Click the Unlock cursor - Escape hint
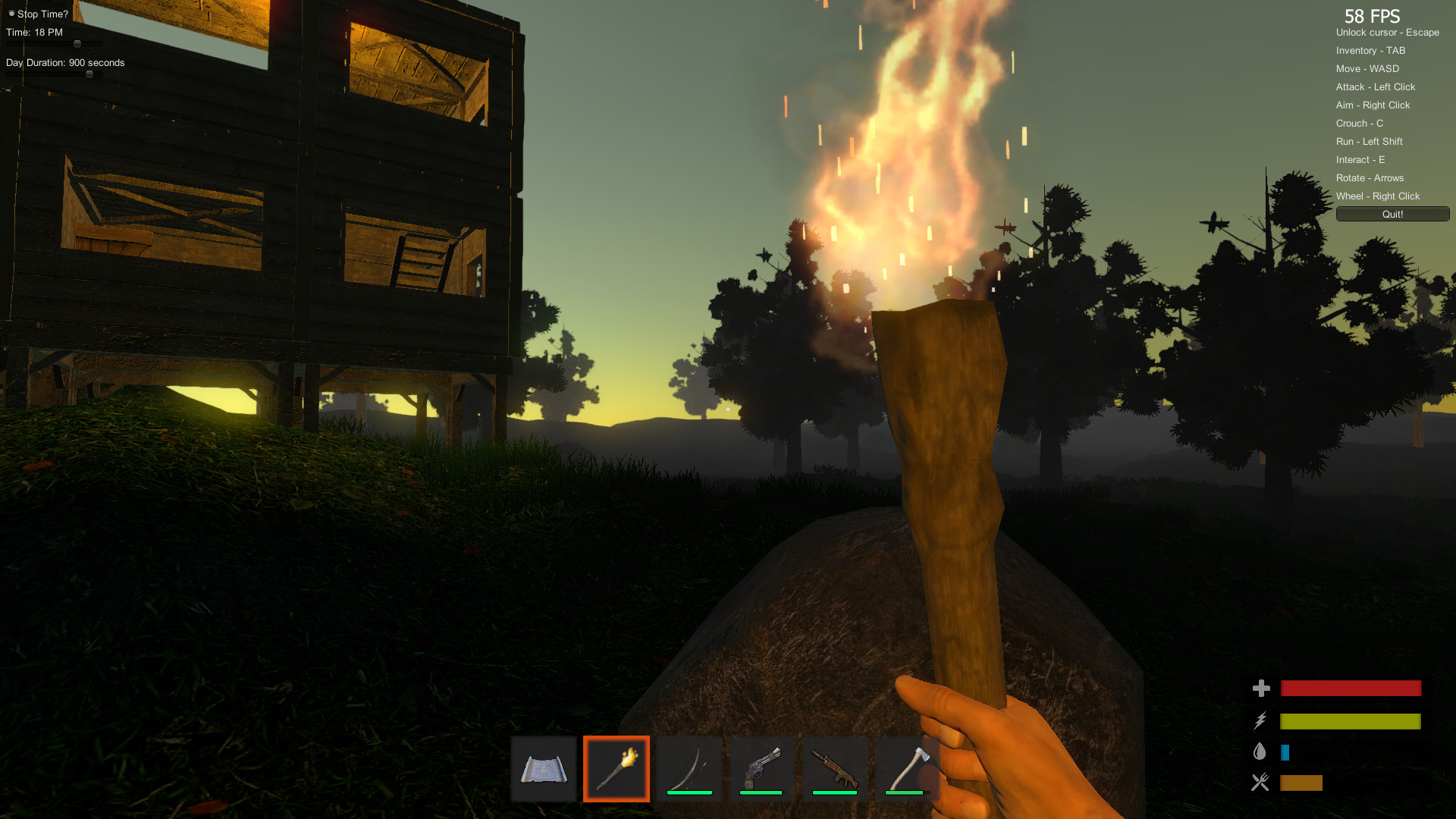The width and height of the screenshot is (1456, 819). click(x=1387, y=33)
